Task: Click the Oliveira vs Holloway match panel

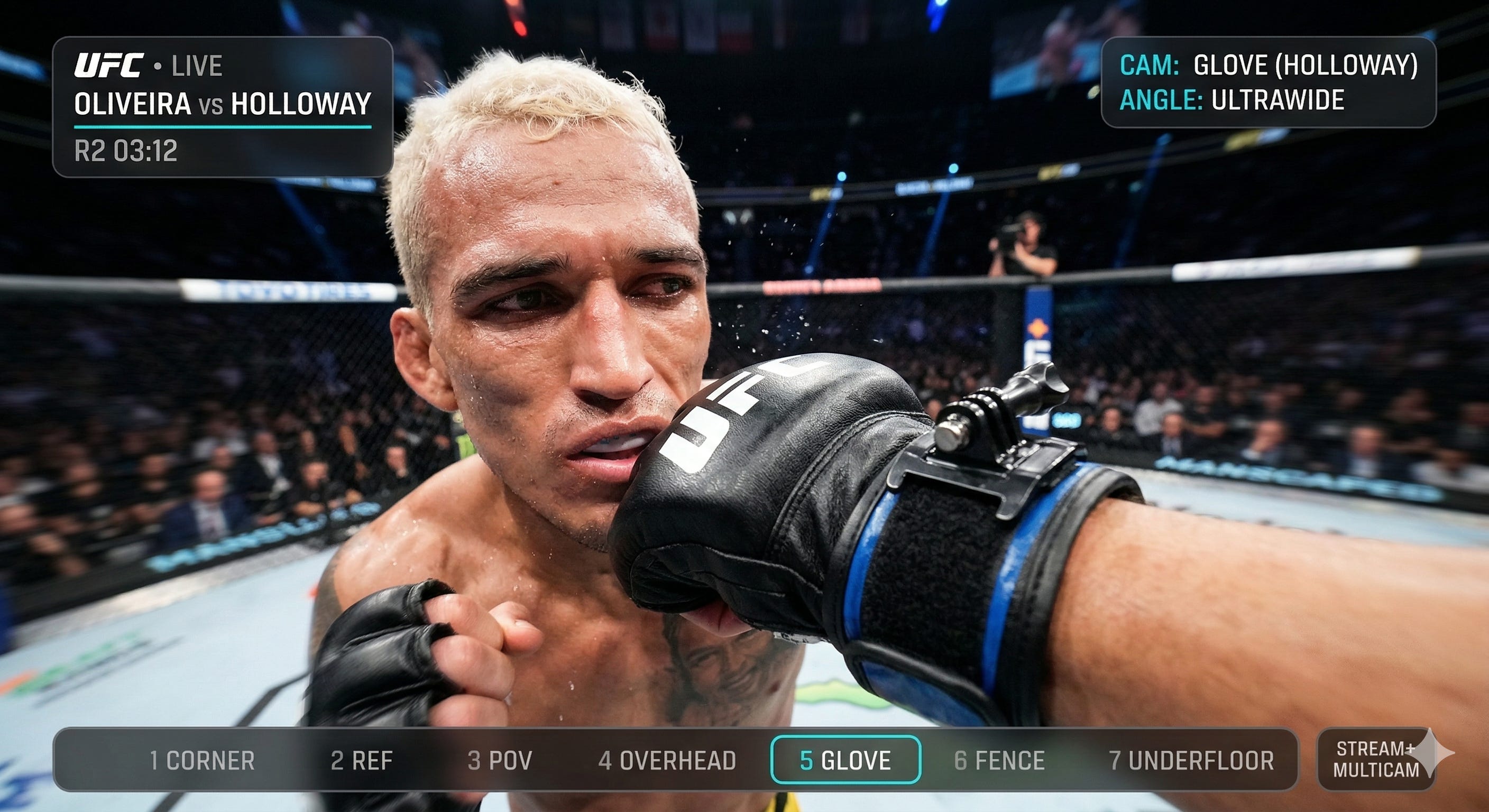Action: click(x=223, y=107)
